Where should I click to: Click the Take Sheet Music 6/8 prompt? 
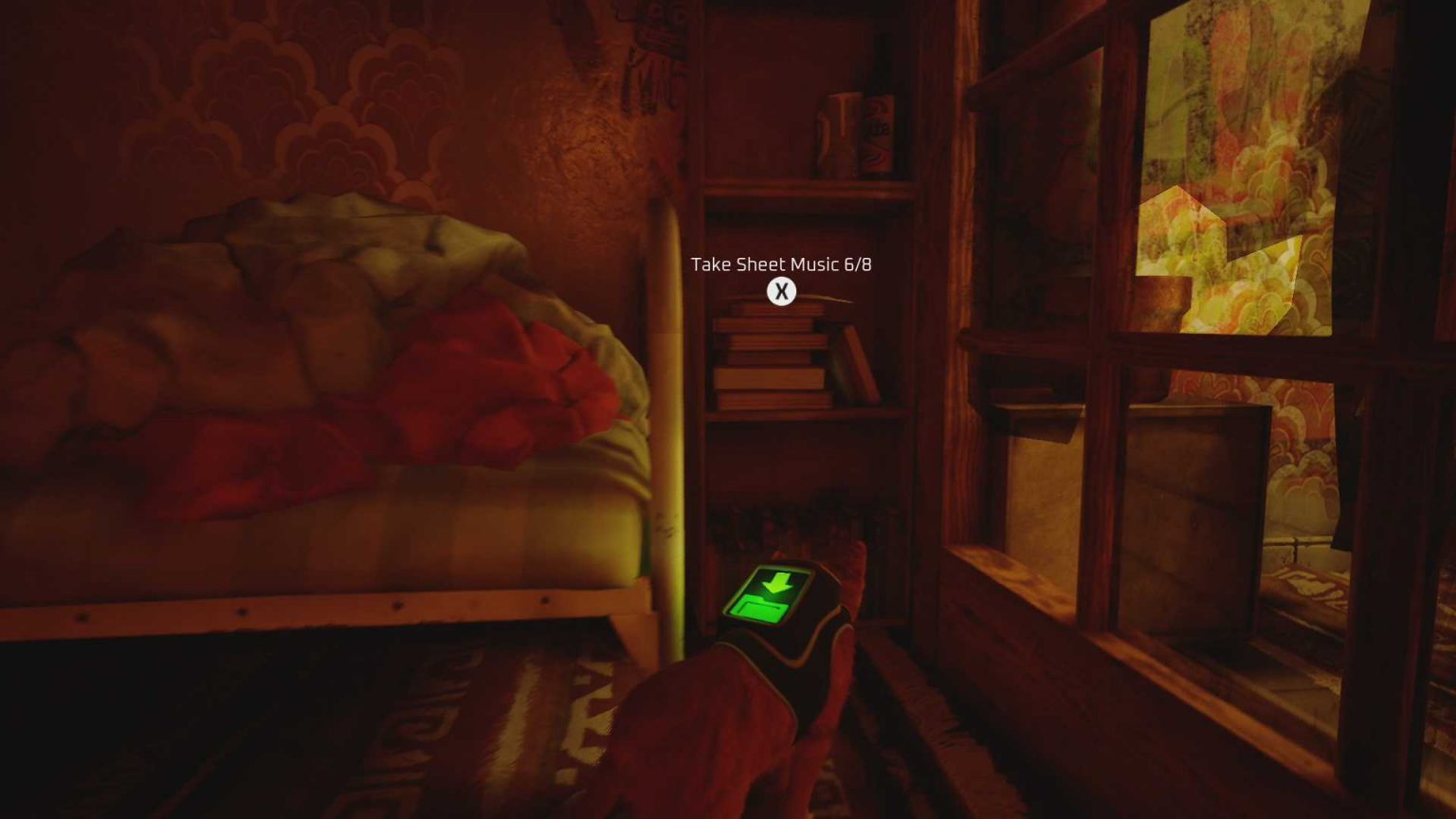point(781,265)
